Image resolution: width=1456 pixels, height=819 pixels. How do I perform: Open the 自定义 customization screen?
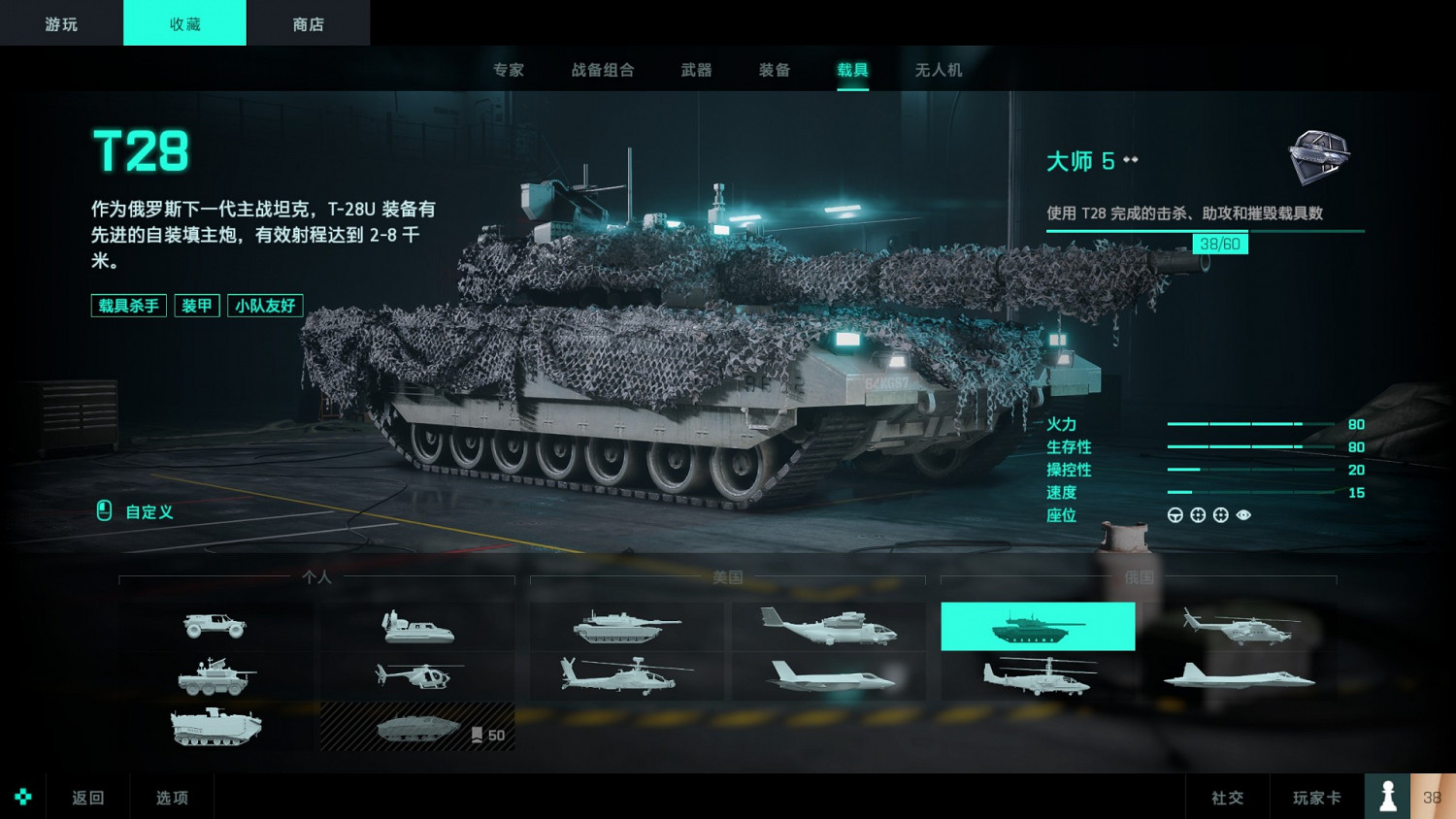click(146, 511)
